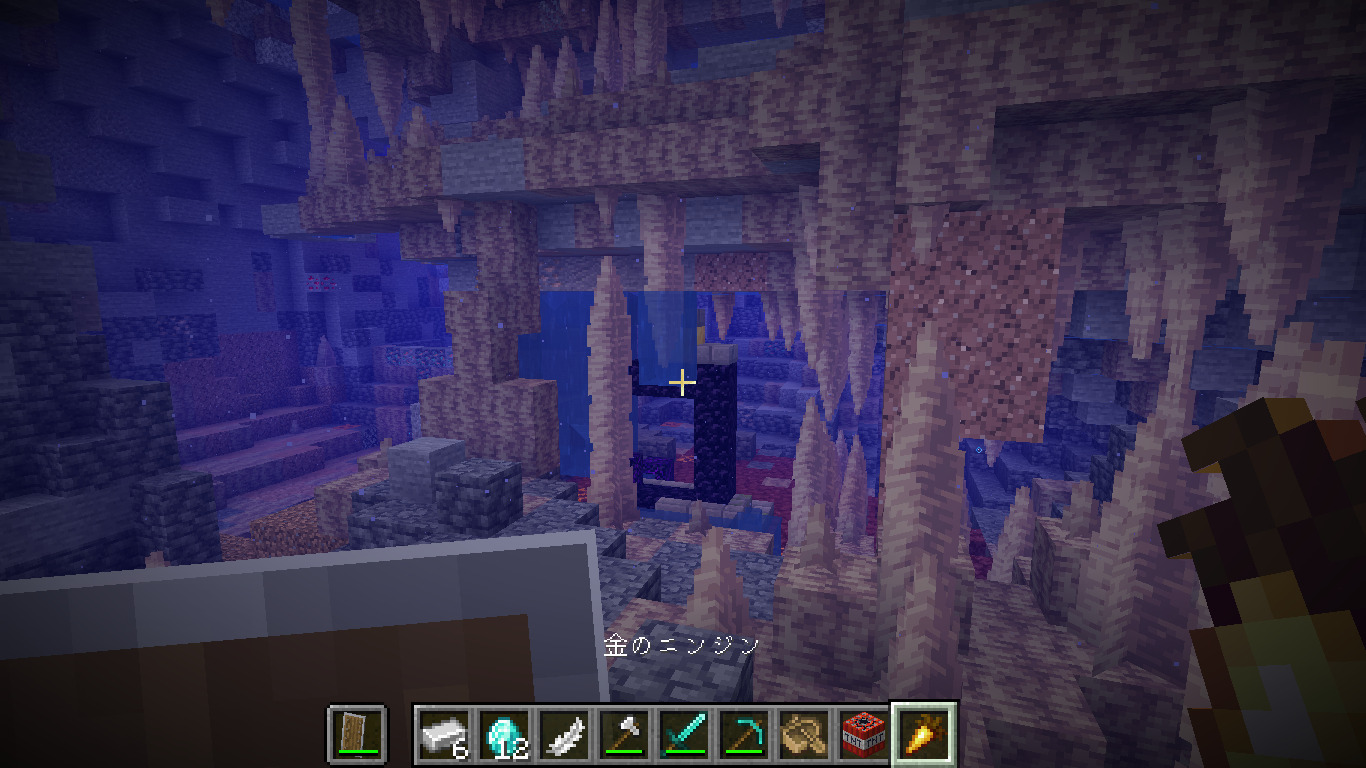Select the shield in the offhand slot
This screenshot has height=768, width=1366.
click(357, 733)
